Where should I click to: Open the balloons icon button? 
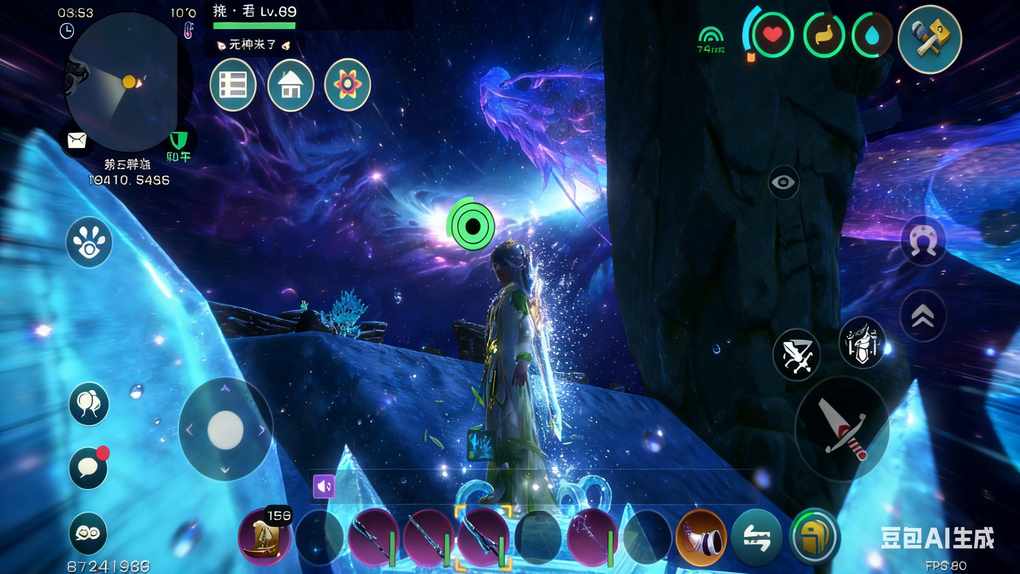click(89, 403)
